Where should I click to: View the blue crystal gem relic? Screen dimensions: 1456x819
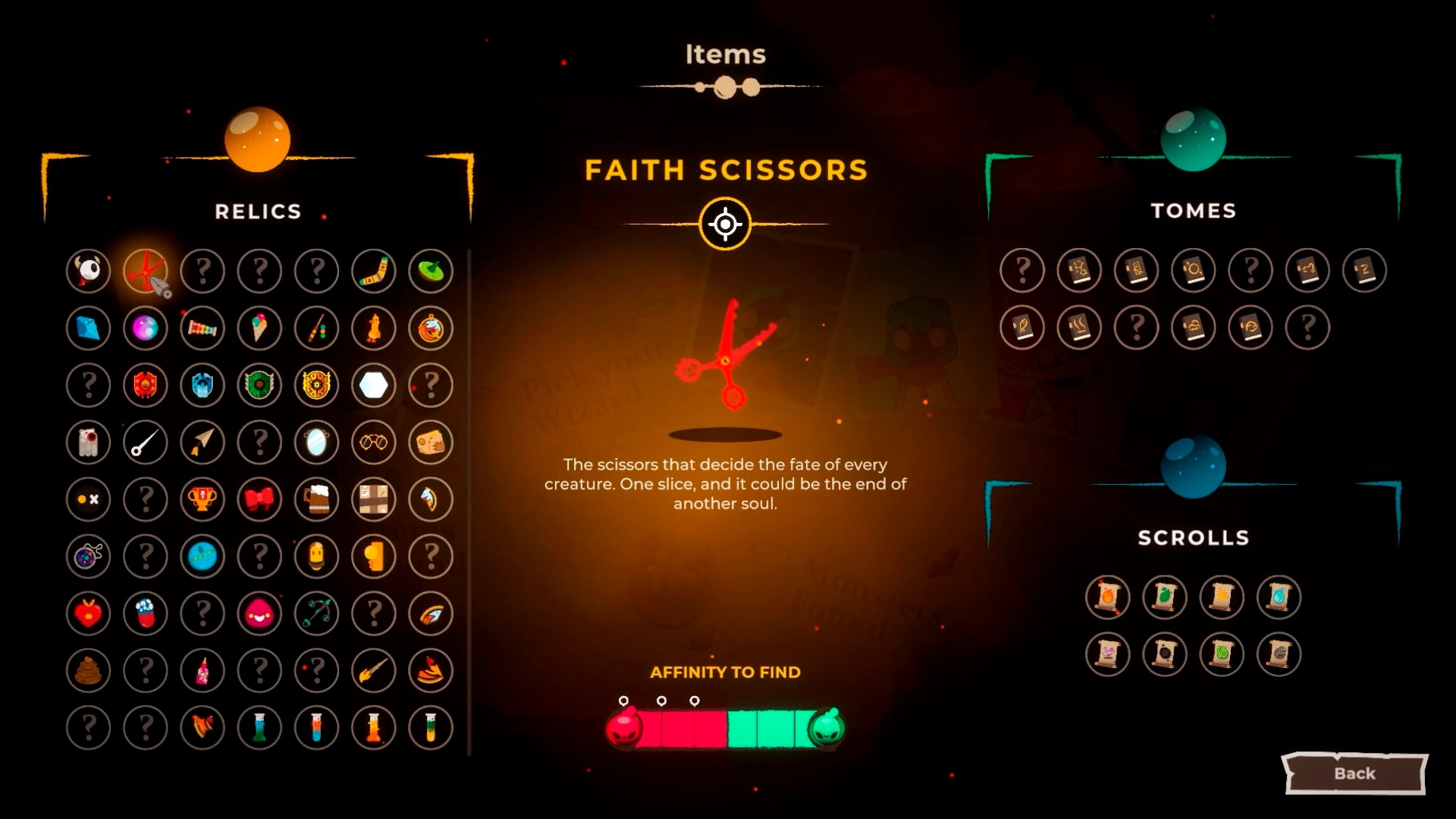[x=89, y=328]
